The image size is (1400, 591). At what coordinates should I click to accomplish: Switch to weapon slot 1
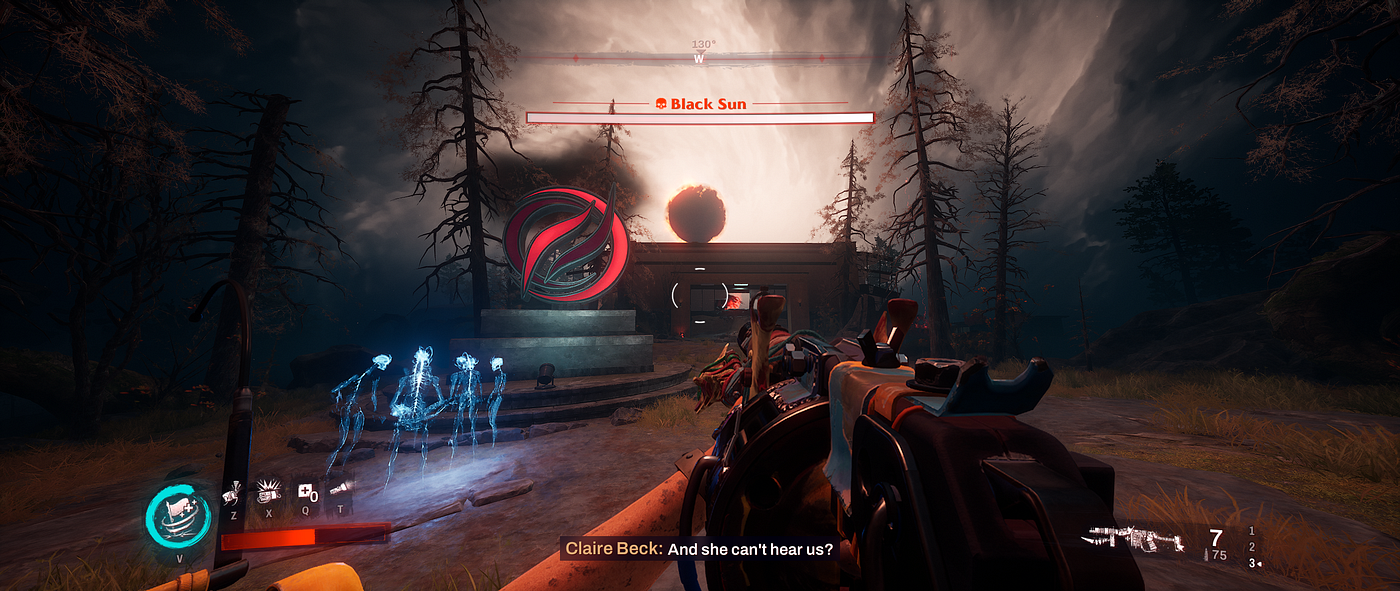coord(1251,530)
